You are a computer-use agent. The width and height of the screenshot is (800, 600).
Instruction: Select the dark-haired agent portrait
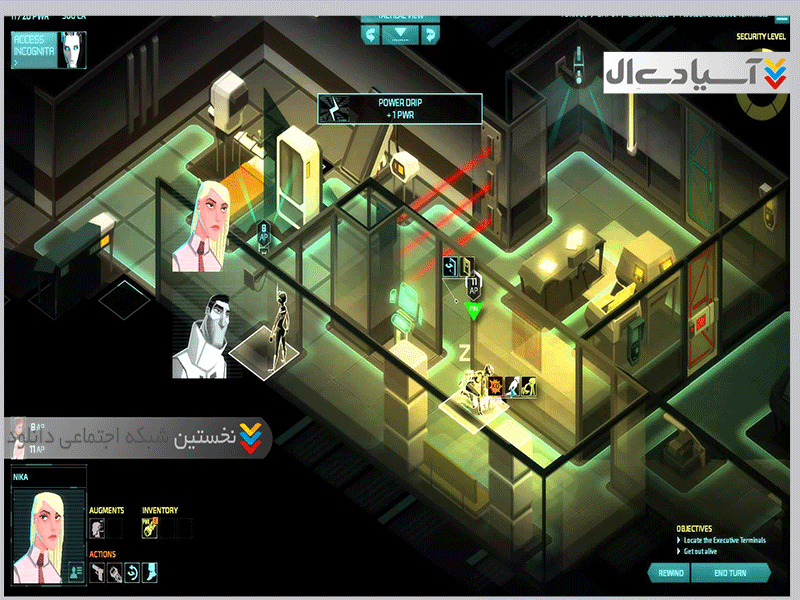[204, 336]
